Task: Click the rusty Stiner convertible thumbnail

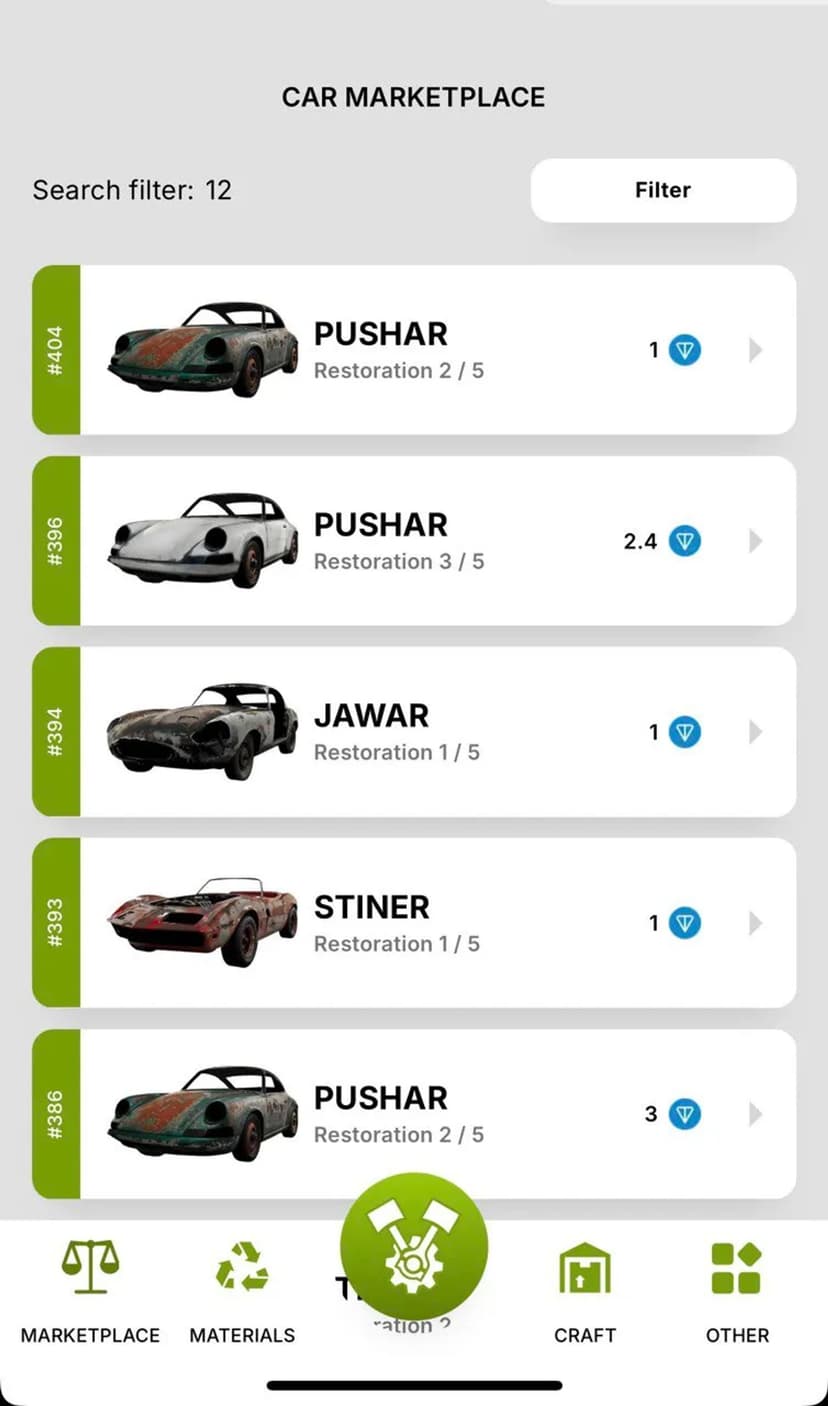Action: click(202, 922)
